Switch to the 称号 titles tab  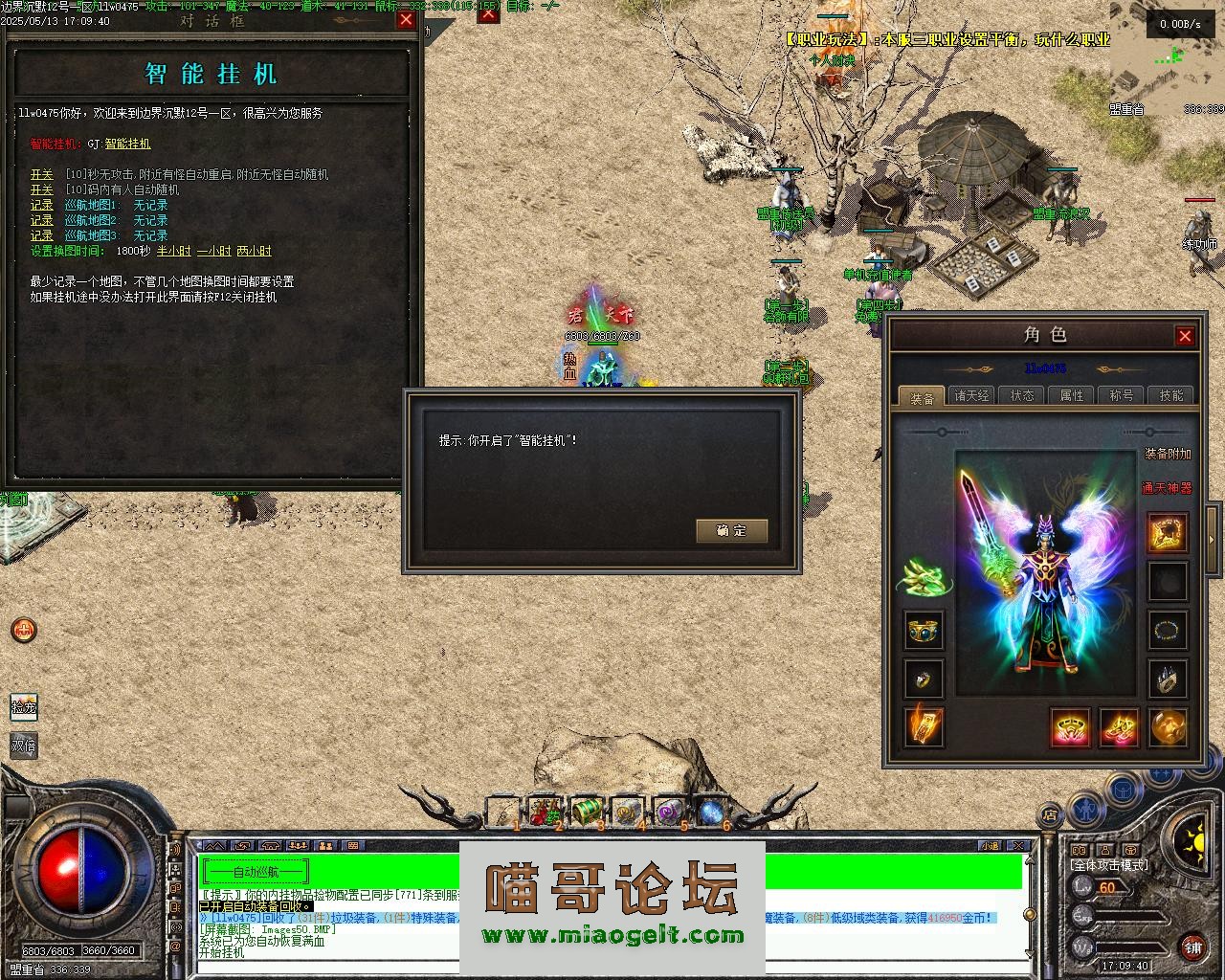pyautogui.click(x=1121, y=395)
